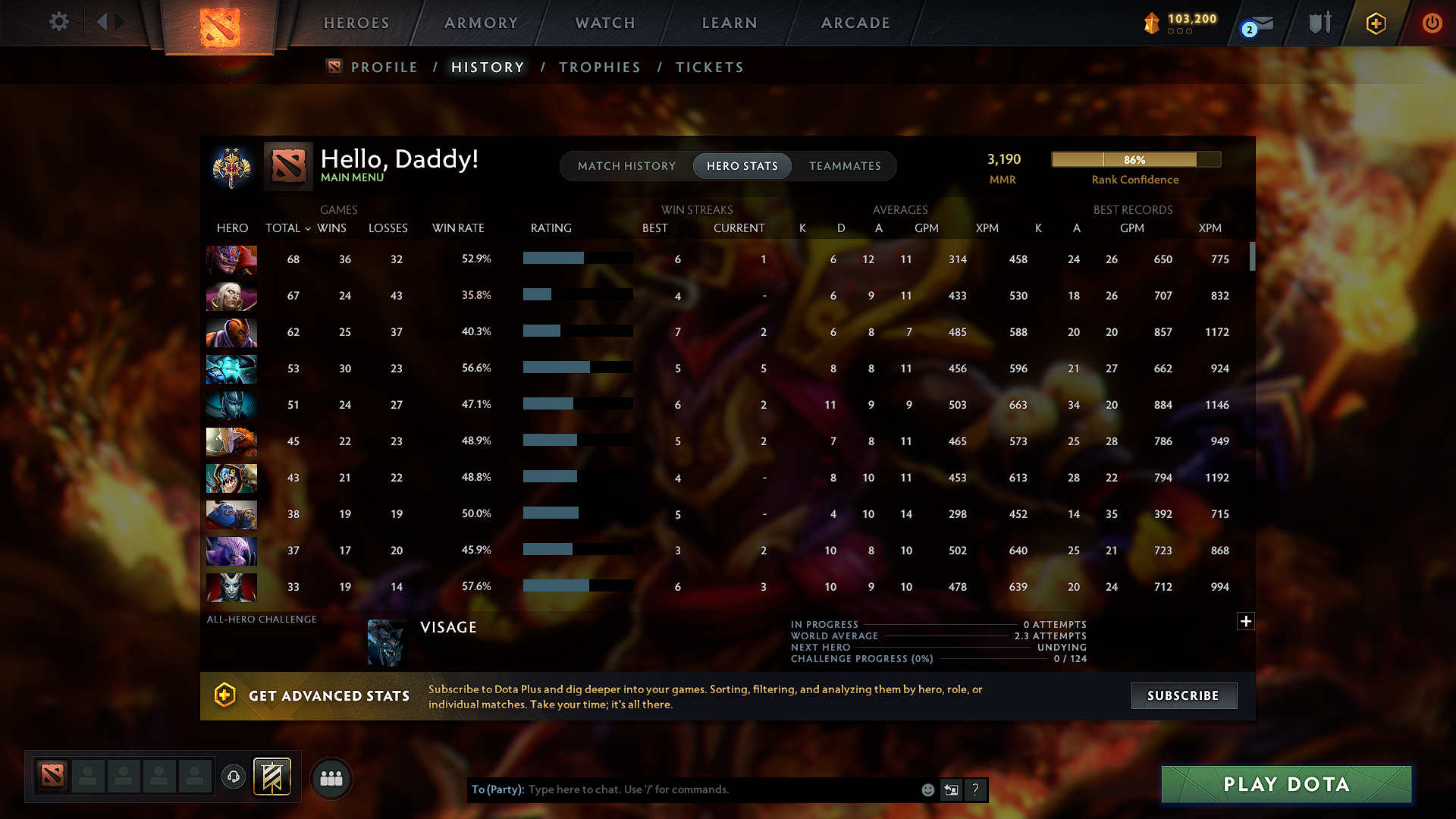Open the Trophies tab
This screenshot has width=1456, height=819.
click(599, 67)
